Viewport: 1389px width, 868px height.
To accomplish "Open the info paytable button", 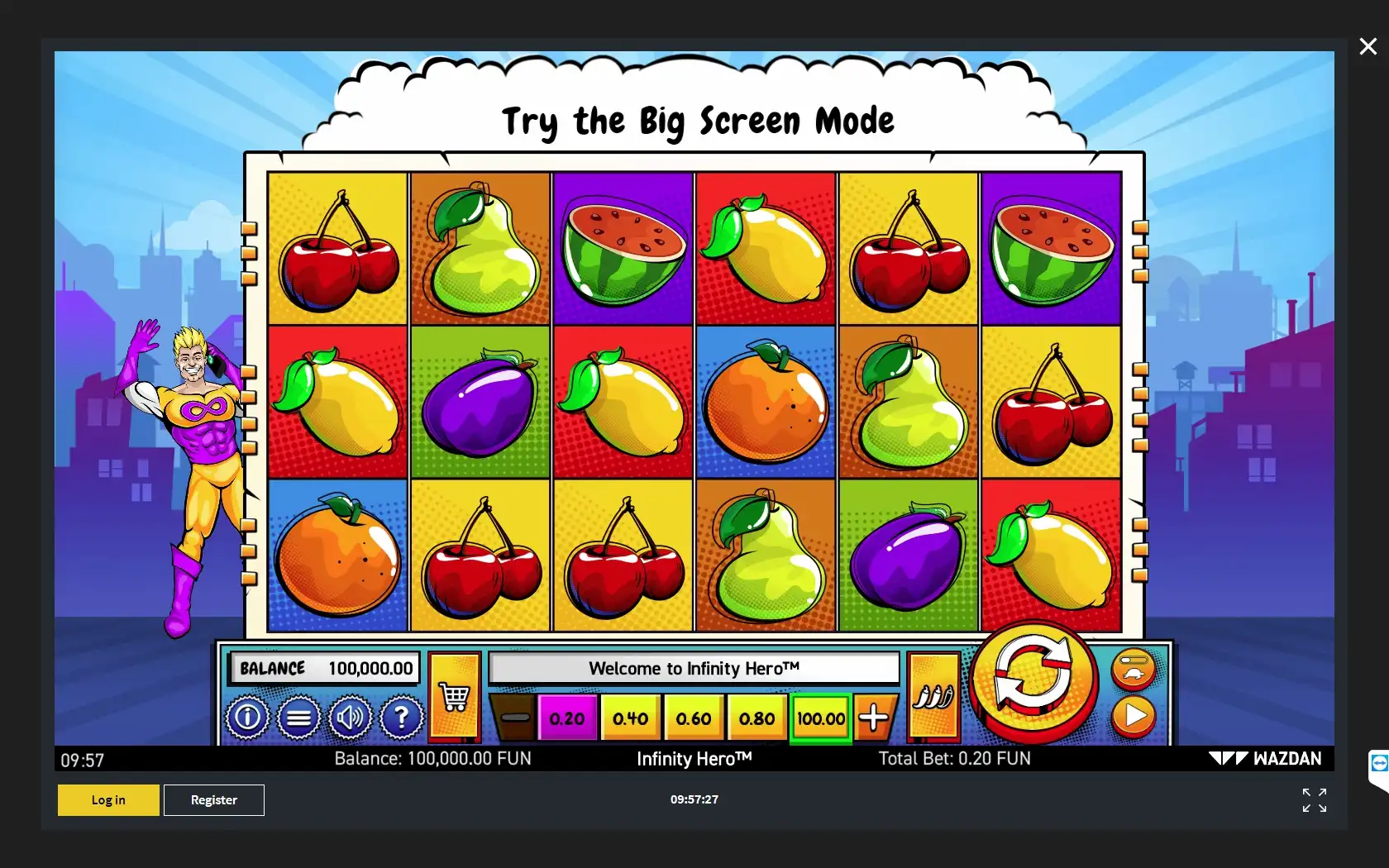I will (247, 717).
